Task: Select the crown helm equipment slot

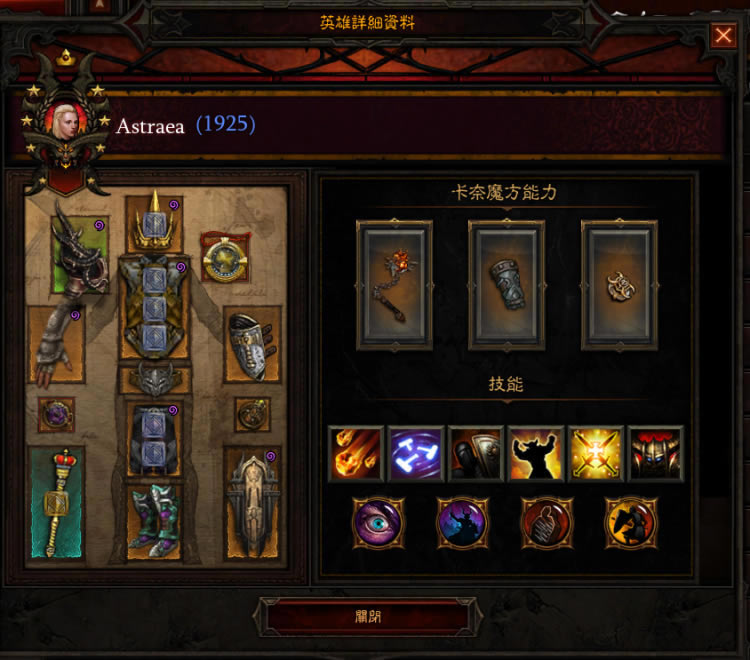Action: click(153, 222)
